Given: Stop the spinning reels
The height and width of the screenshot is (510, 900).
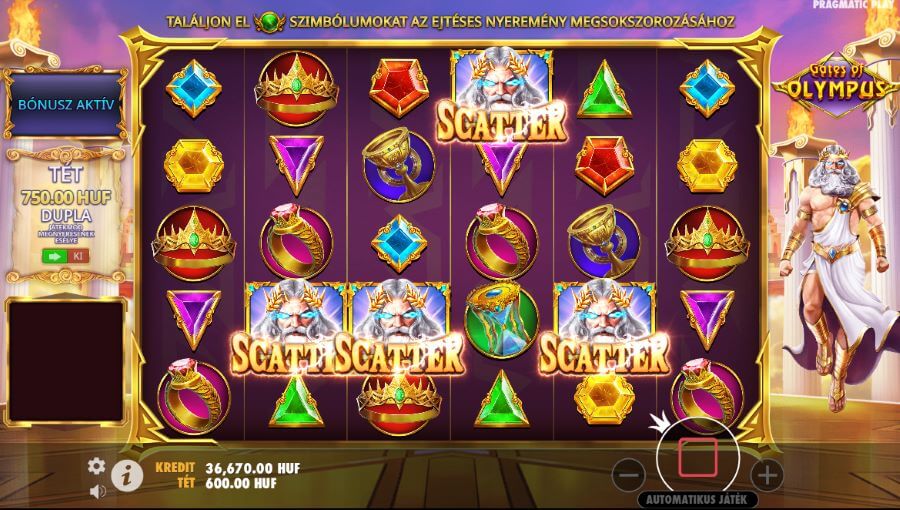Looking at the screenshot, I should pyautogui.click(x=698, y=457).
